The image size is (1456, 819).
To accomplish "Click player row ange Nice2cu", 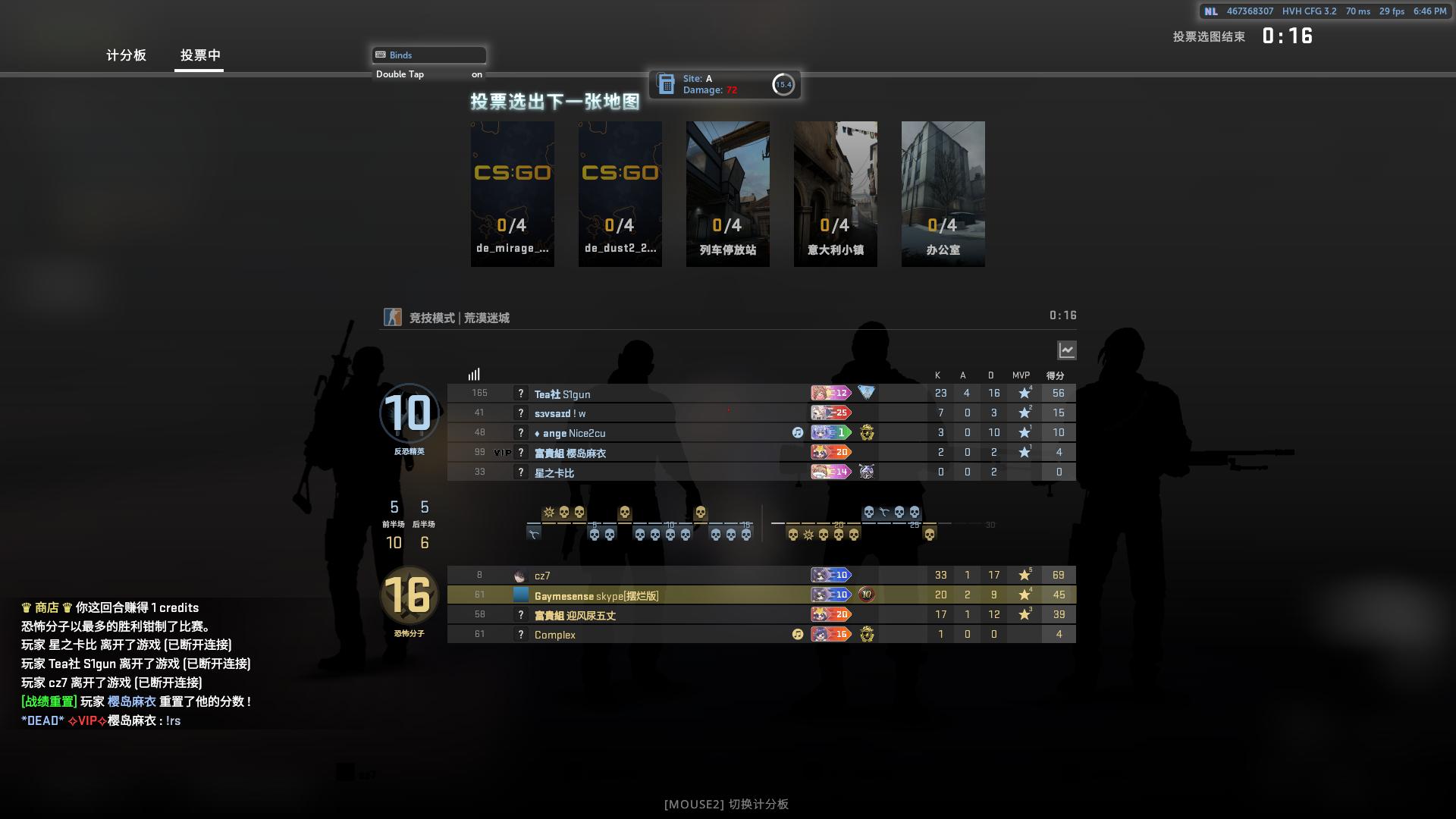I will coord(570,433).
